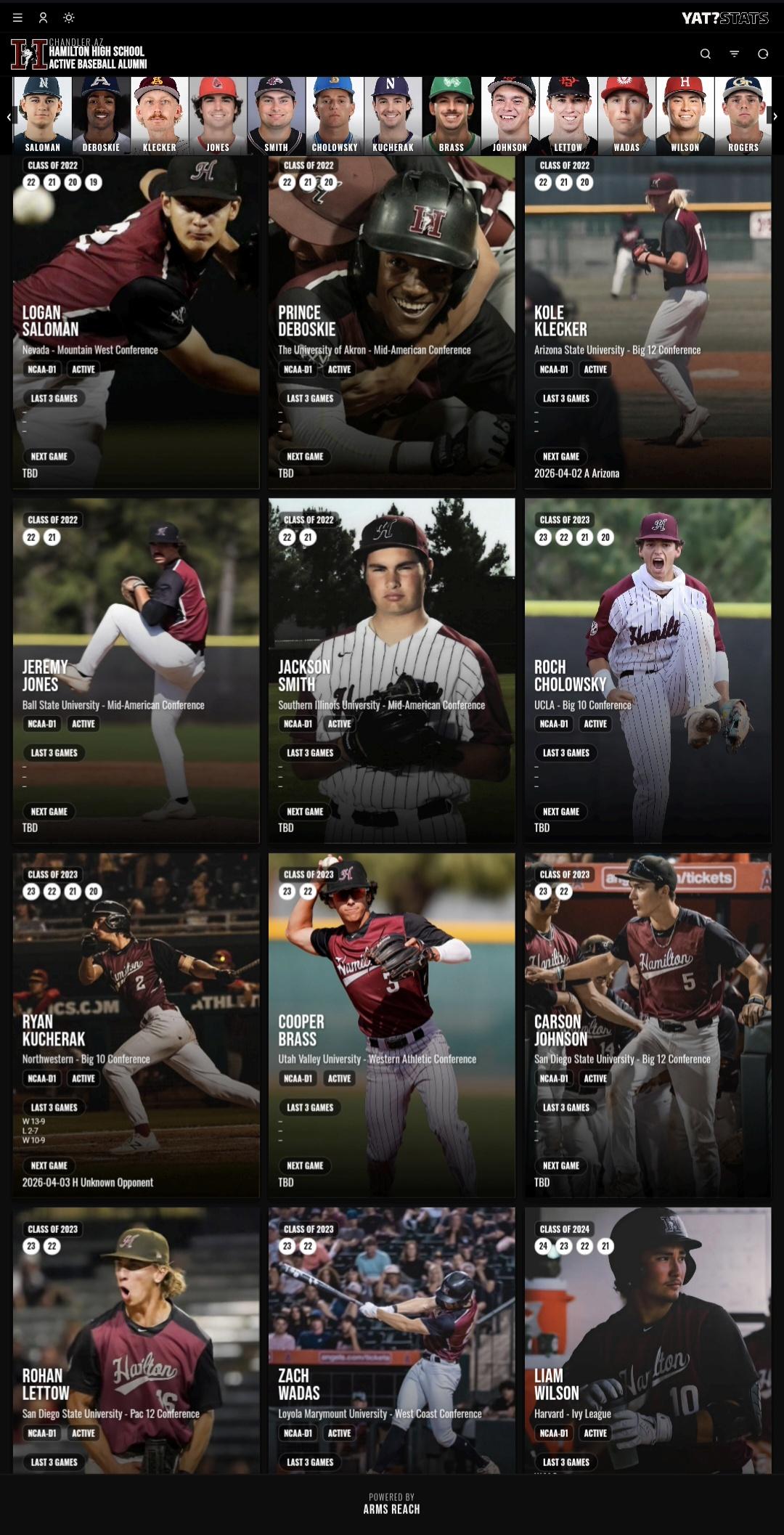Open Jeremy Jones's player card
The height and width of the screenshot is (1535, 784).
136,670
